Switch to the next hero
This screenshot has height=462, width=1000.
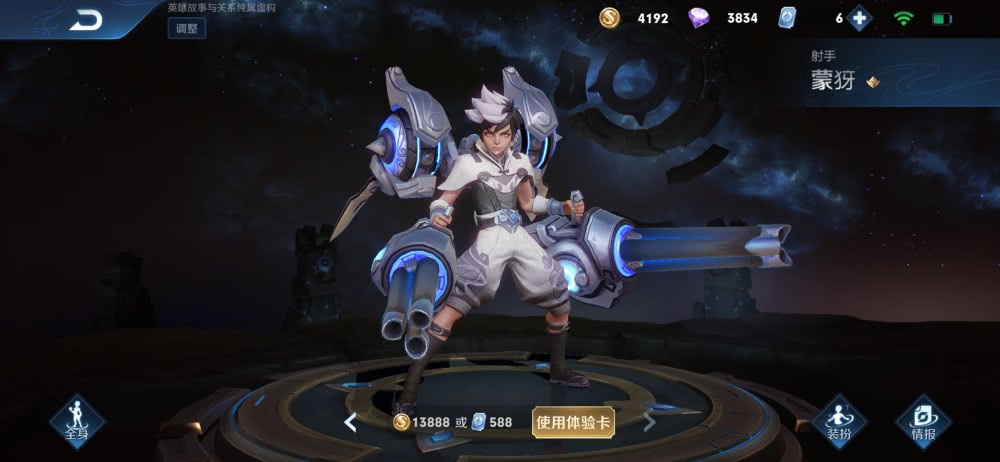coord(649,422)
